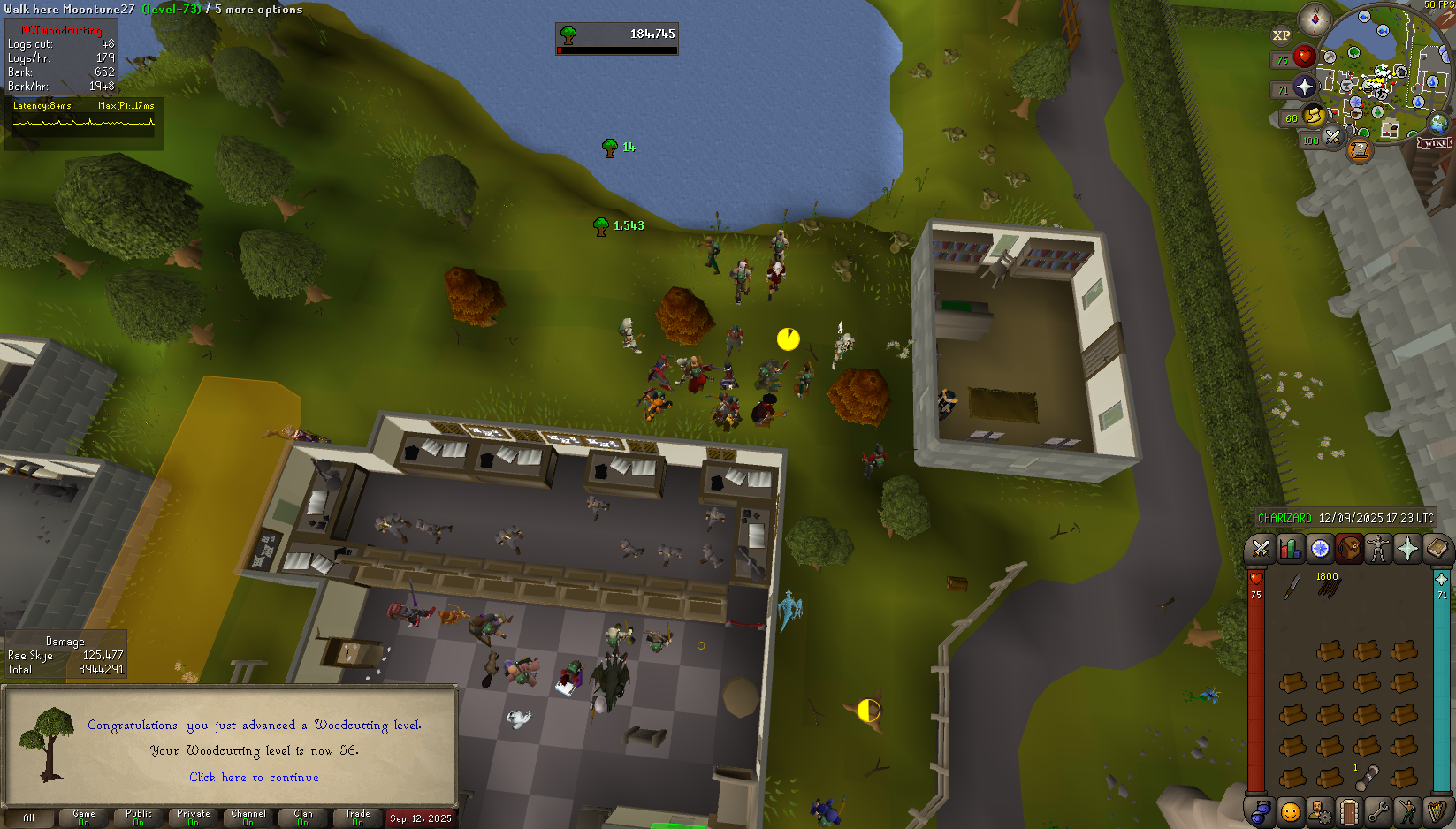Open the Worn Equipment tab
This screenshot has width=1456, height=829.
coord(1377,550)
